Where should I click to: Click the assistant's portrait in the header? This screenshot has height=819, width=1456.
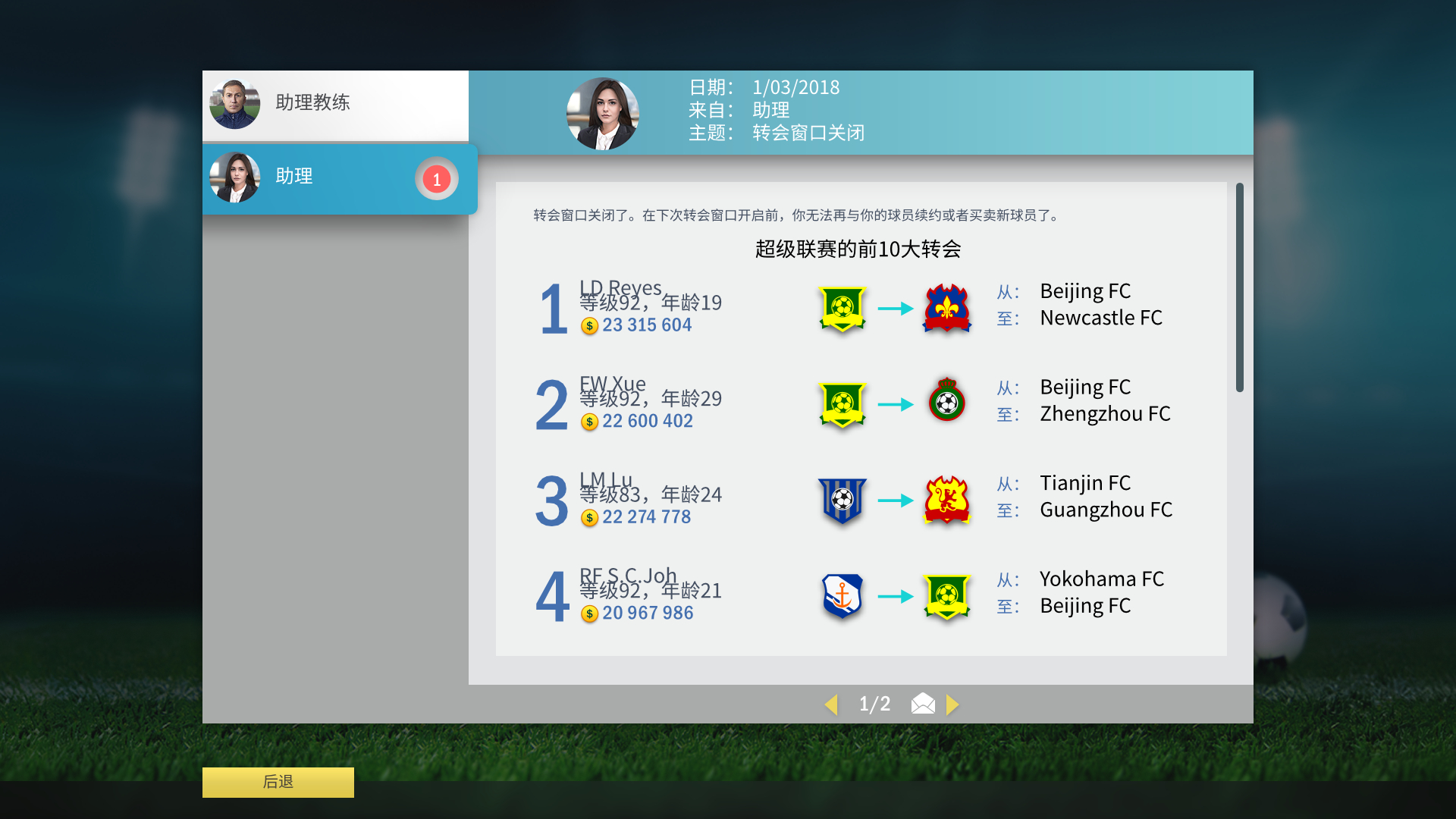click(x=603, y=112)
